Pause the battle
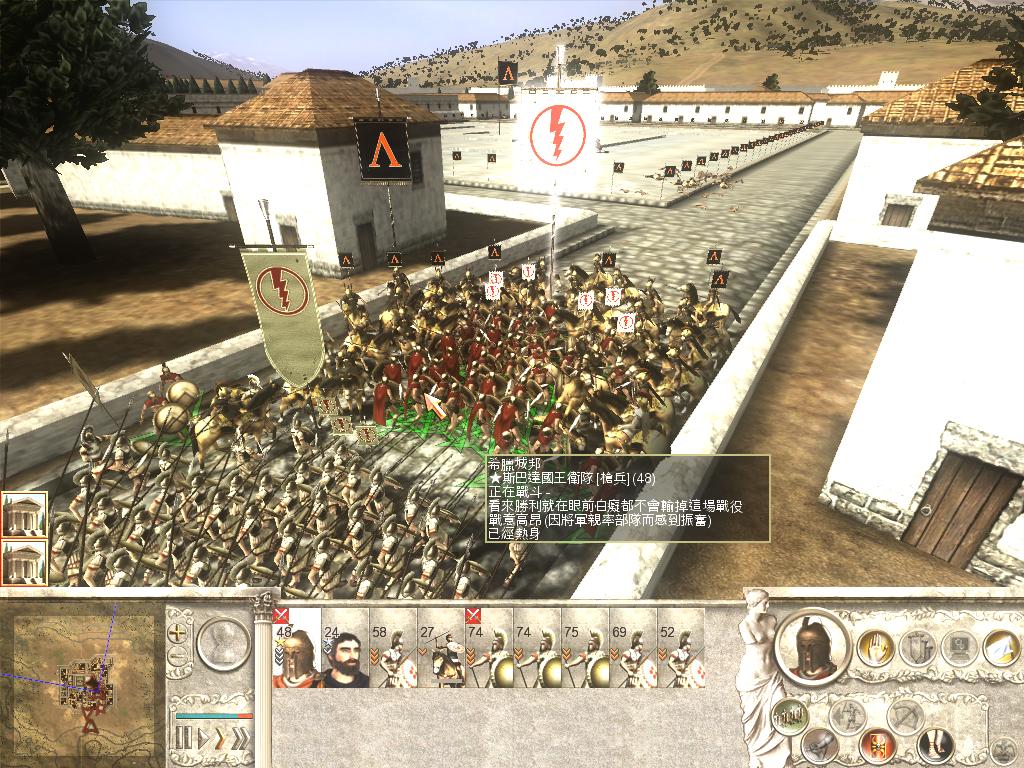The height and width of the screenshot is (768, 1024). point(183,739)
